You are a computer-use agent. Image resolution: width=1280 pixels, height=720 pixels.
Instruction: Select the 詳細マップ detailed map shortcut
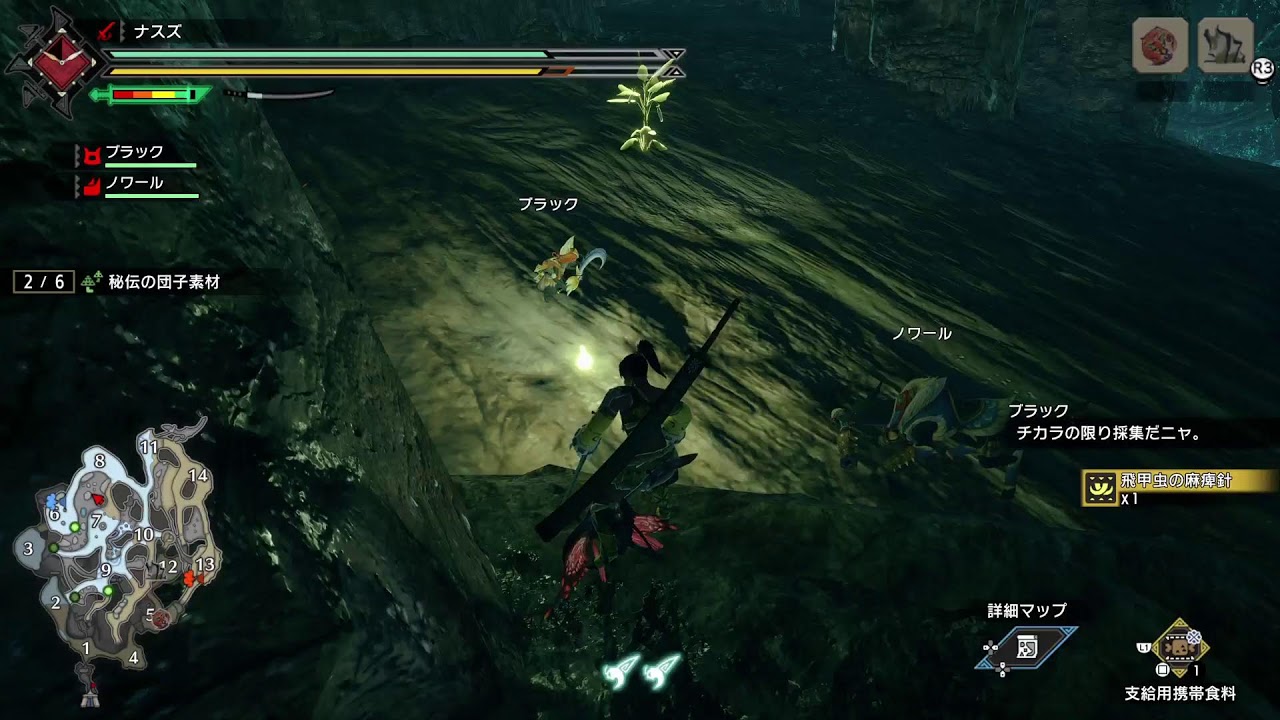[x=1028, y=647]
